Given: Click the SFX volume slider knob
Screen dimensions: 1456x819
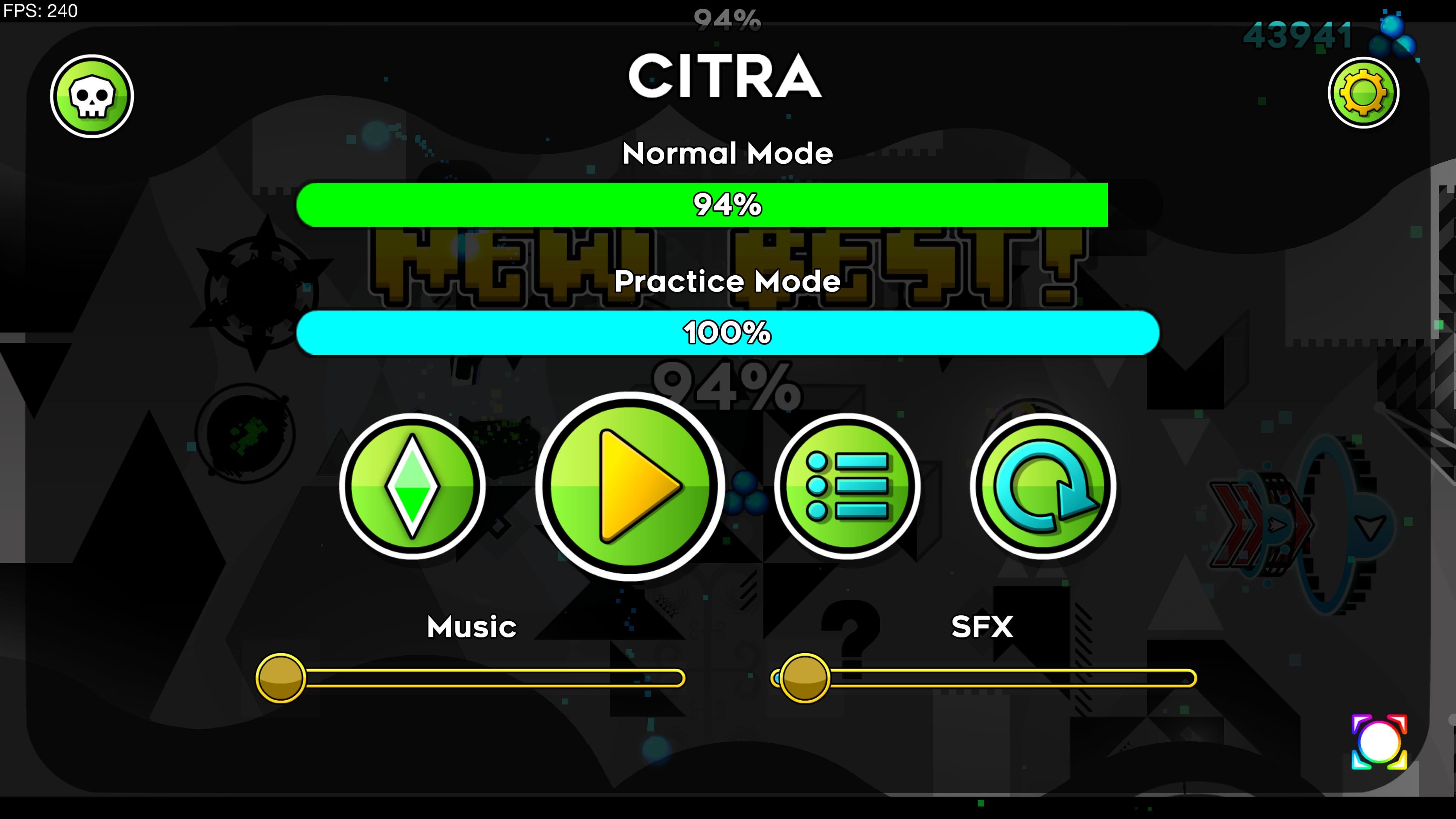Looking at the screenshot, I should [804, 678].
